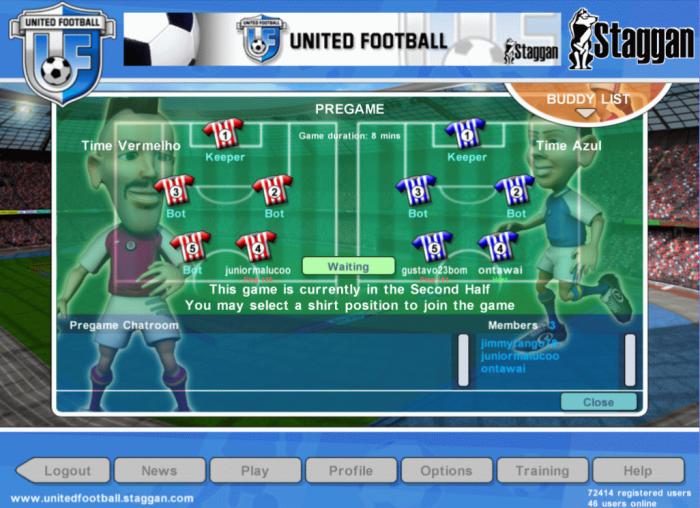Open the Help page

coord(637,470)
